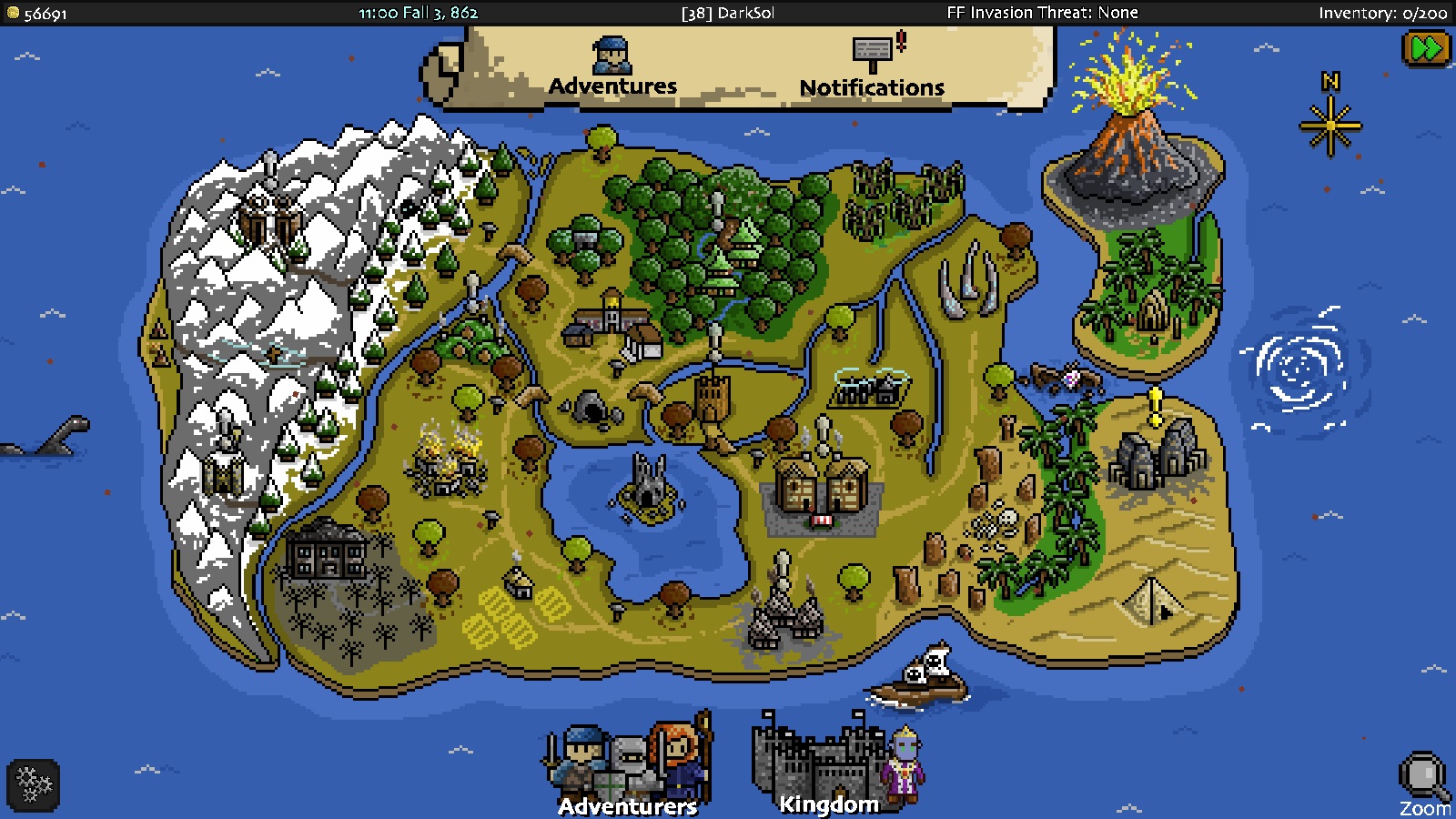The image size is (1456, 819).
Task: Click the date display reading Fall 3, 862
Action: pos(419,13)
